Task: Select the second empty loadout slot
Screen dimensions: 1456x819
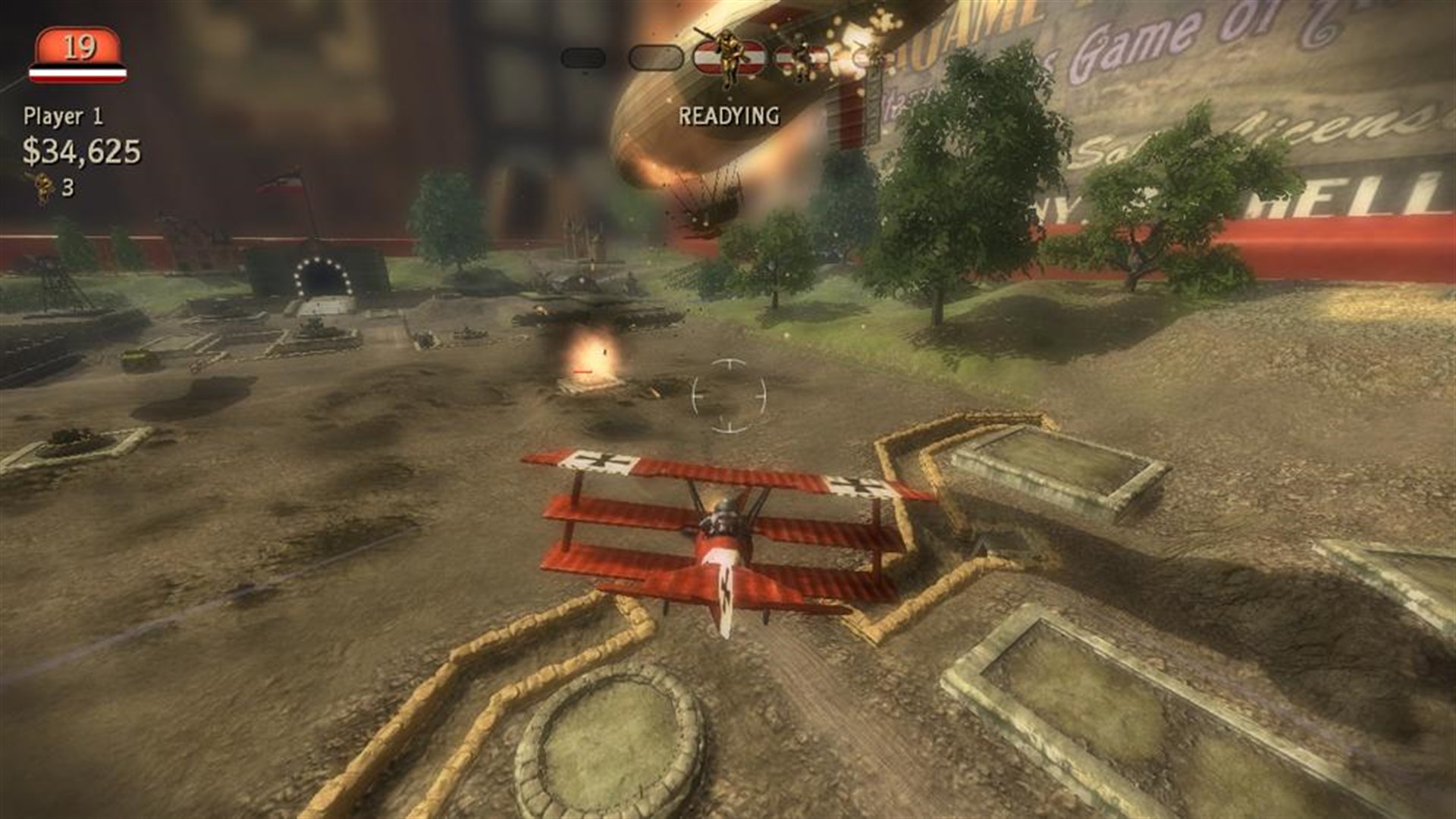Action: pyautogui.click(x=655, y=58)
